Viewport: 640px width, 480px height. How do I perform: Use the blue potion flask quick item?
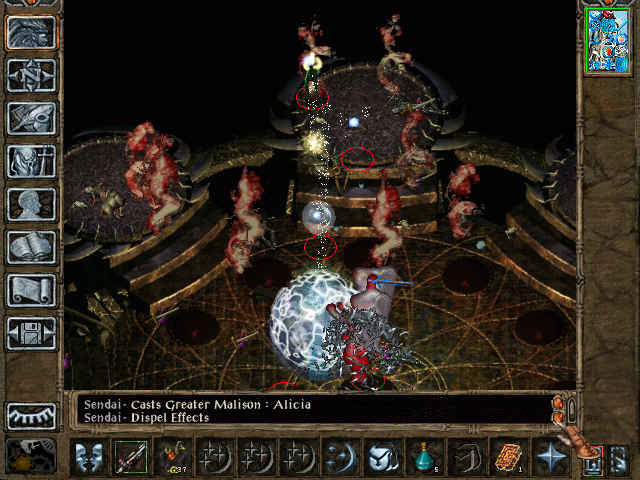coord(424,458)
